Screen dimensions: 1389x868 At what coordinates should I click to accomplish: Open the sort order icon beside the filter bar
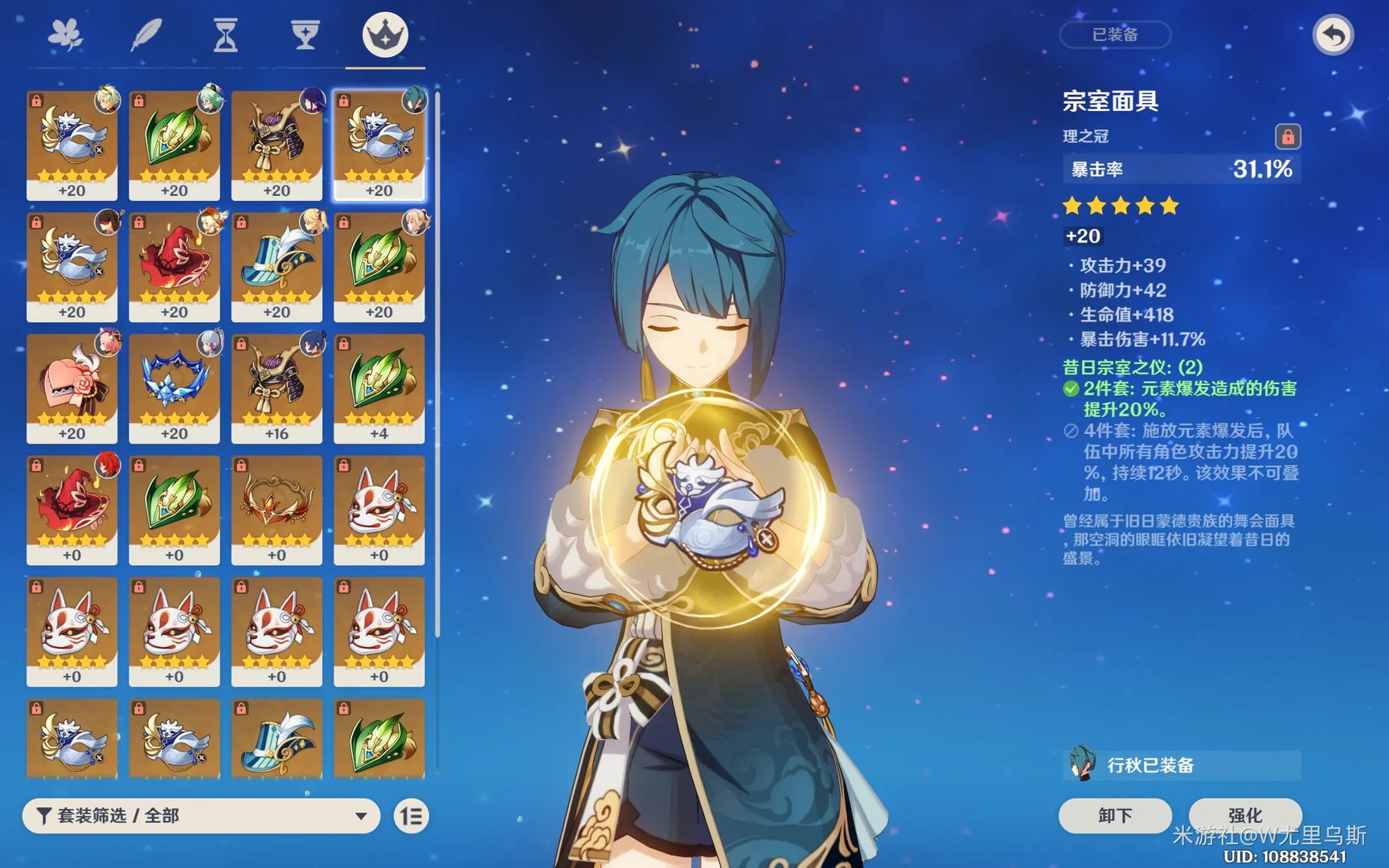410,816
